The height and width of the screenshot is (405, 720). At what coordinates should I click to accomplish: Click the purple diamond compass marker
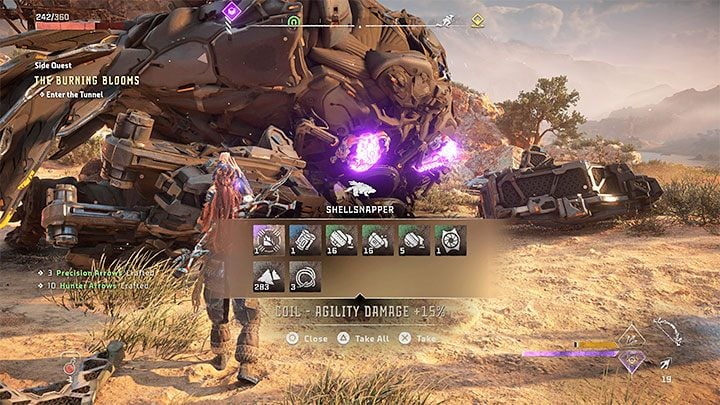click(231, 11)
